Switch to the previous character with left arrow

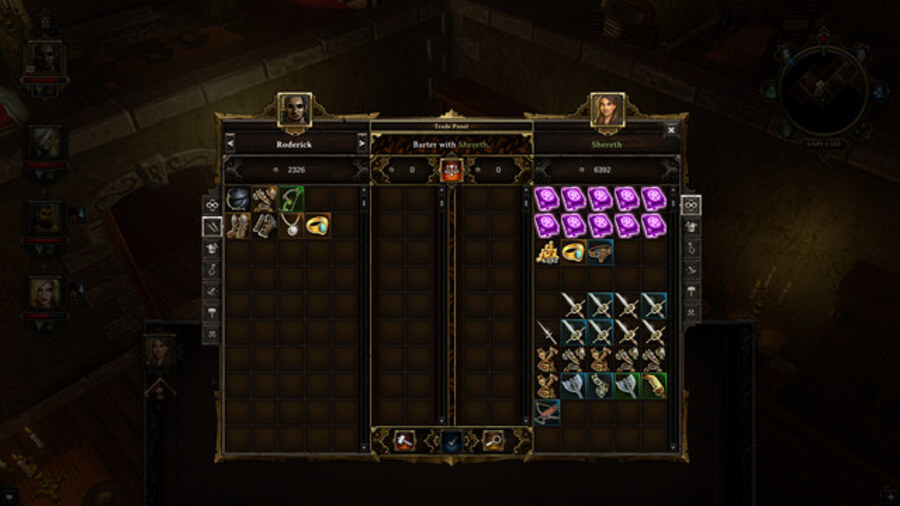(x=229, y=144)
